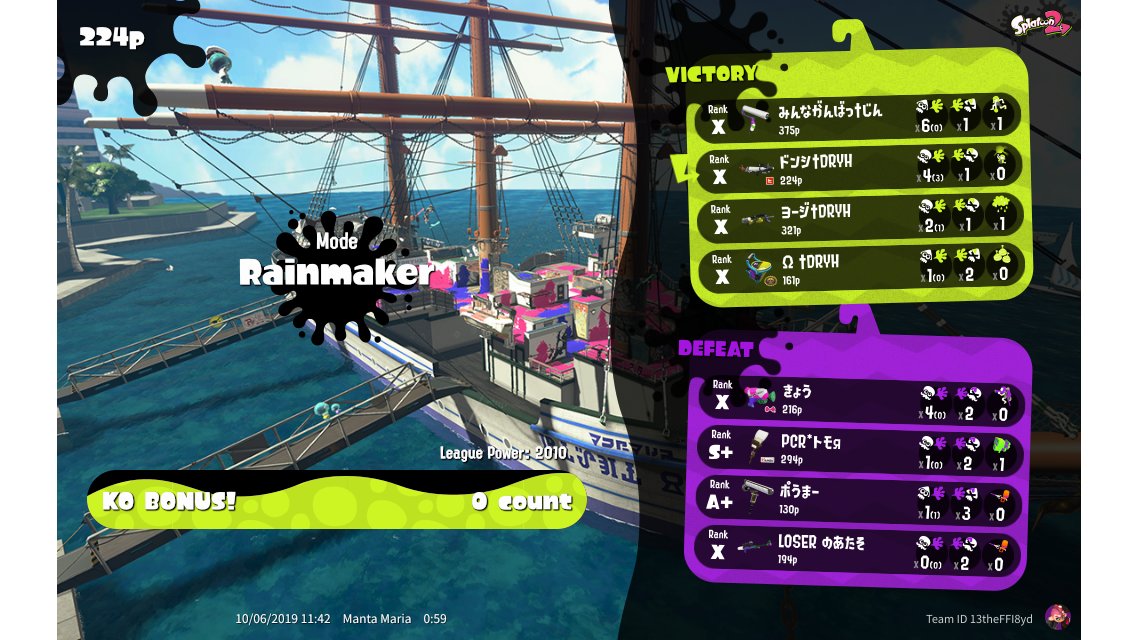Select the 375p player row on the Victory team

click(x=858, y=117)
